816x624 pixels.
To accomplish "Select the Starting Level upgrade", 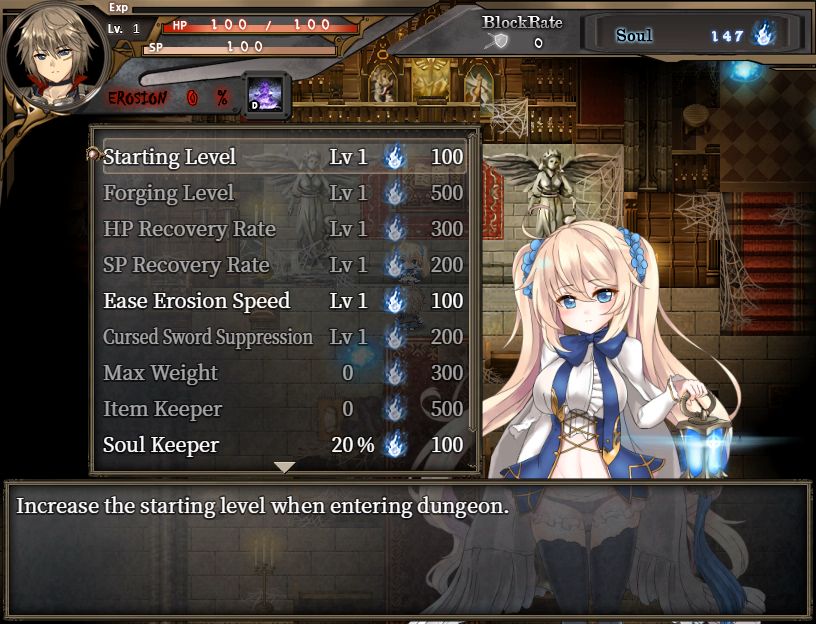I will [x=283, y=157].
